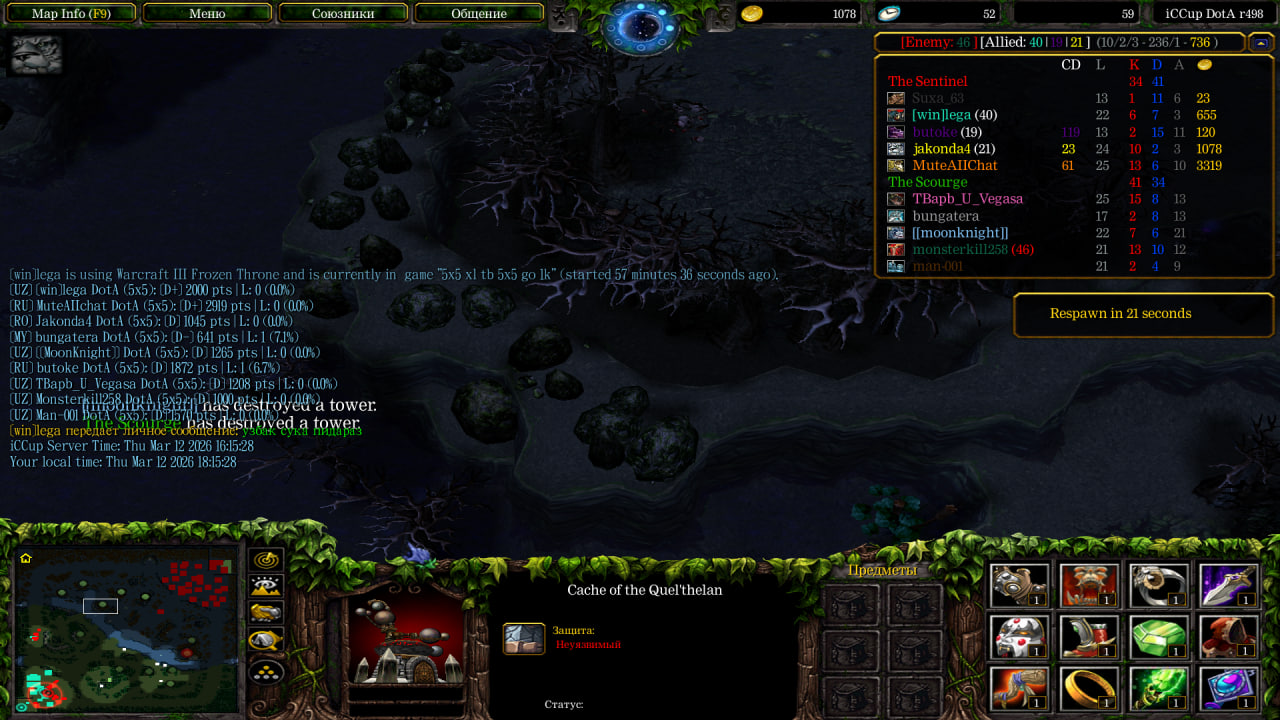The height and width of the screenshot is (720, 1280).
Task: Buy the purple glowing dagger item
Action: [x=1229, y=586]
